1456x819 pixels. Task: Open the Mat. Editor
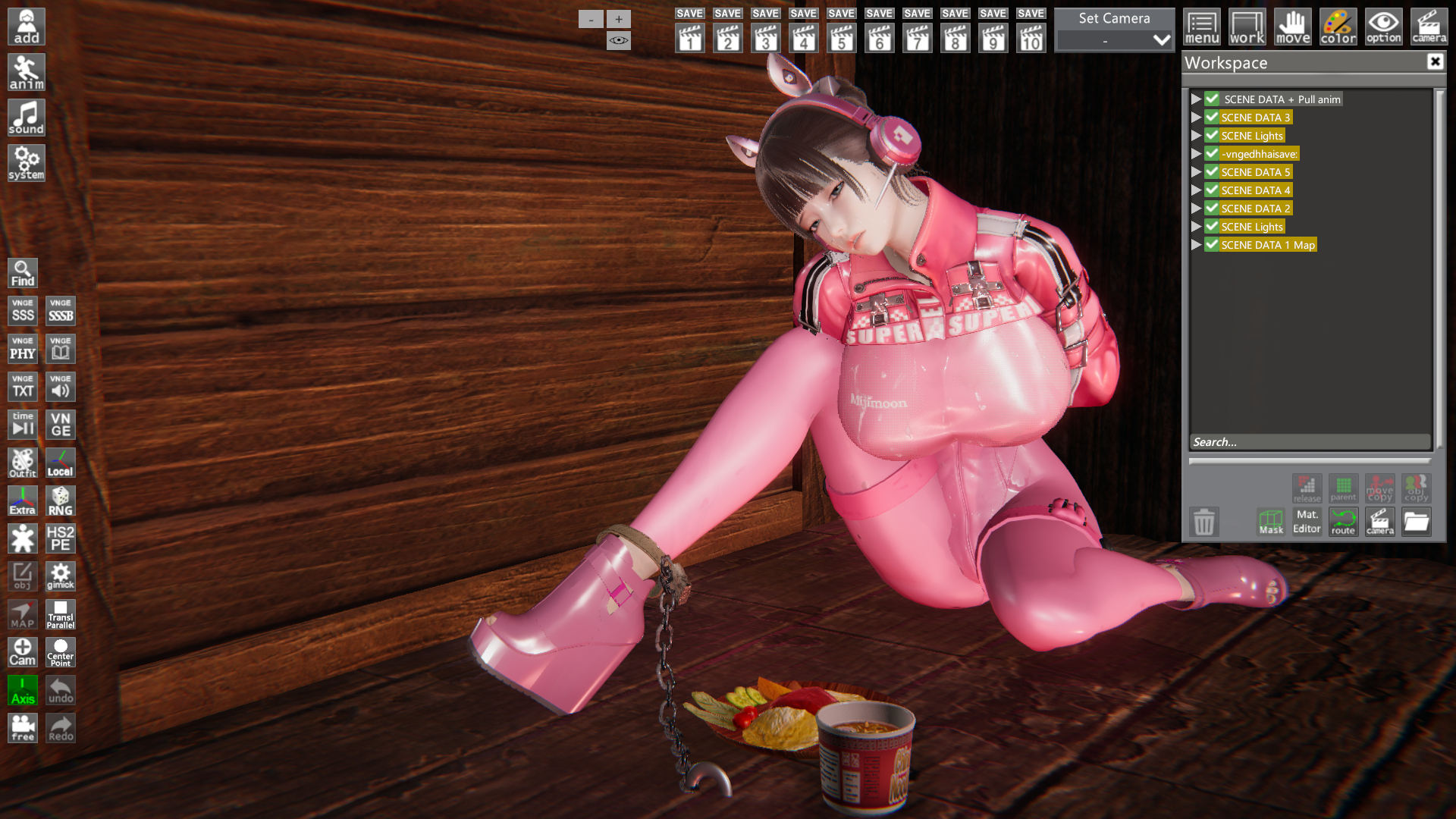(1307, 522)
